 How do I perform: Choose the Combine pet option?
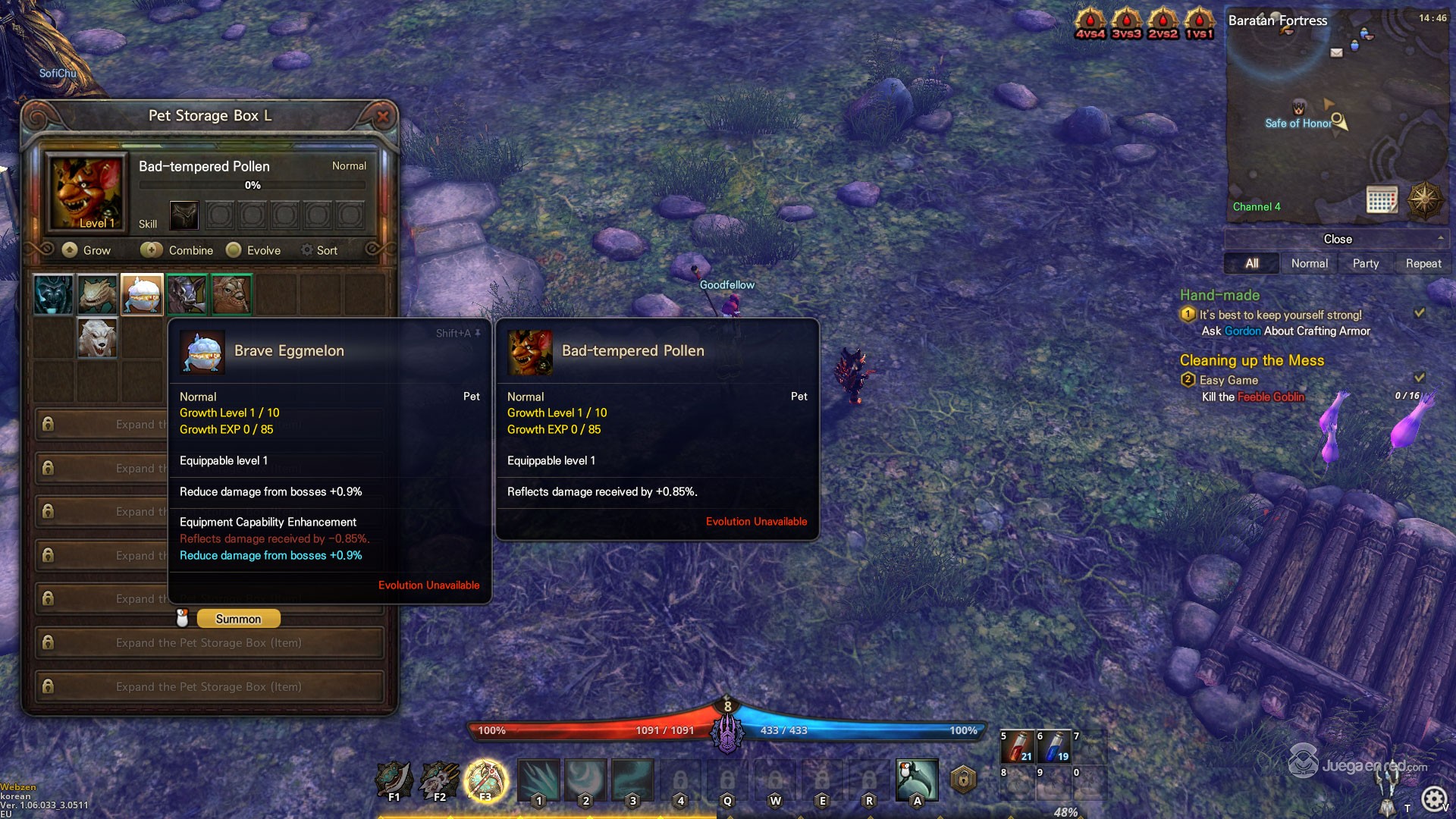click(177, 250)
